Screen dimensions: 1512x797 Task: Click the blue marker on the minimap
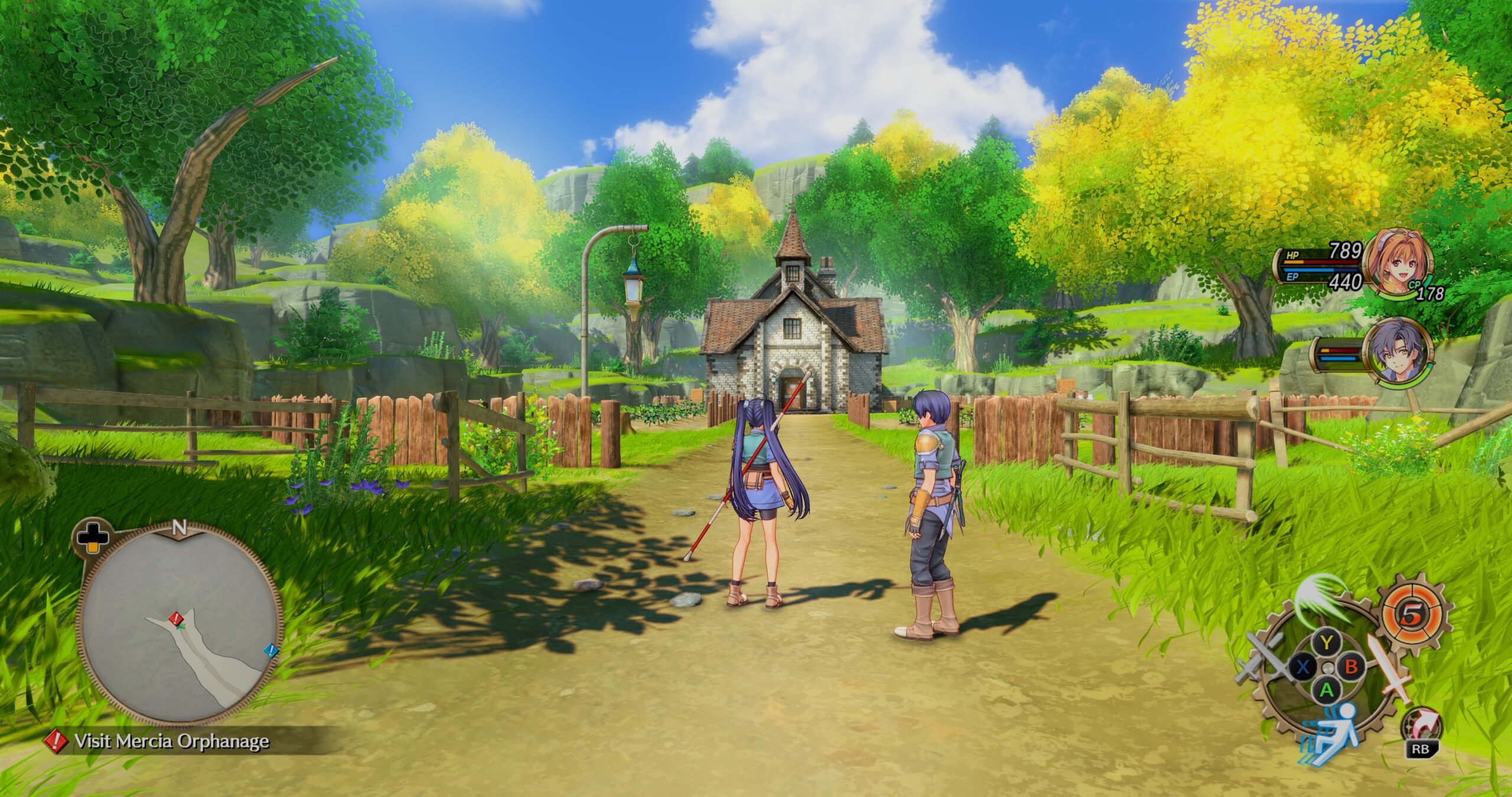[x=271, y=651]
